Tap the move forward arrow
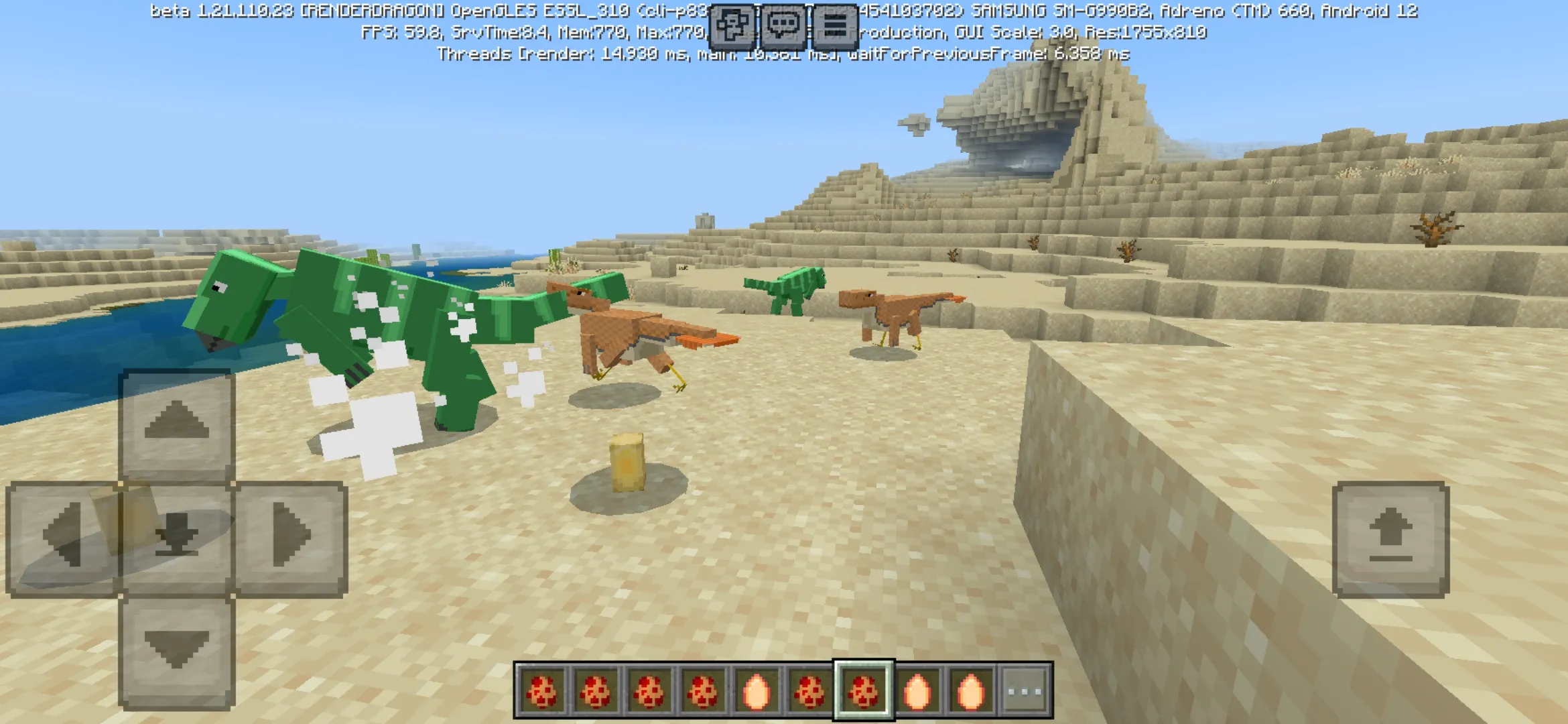1568x724 pixels. point(177,424)
